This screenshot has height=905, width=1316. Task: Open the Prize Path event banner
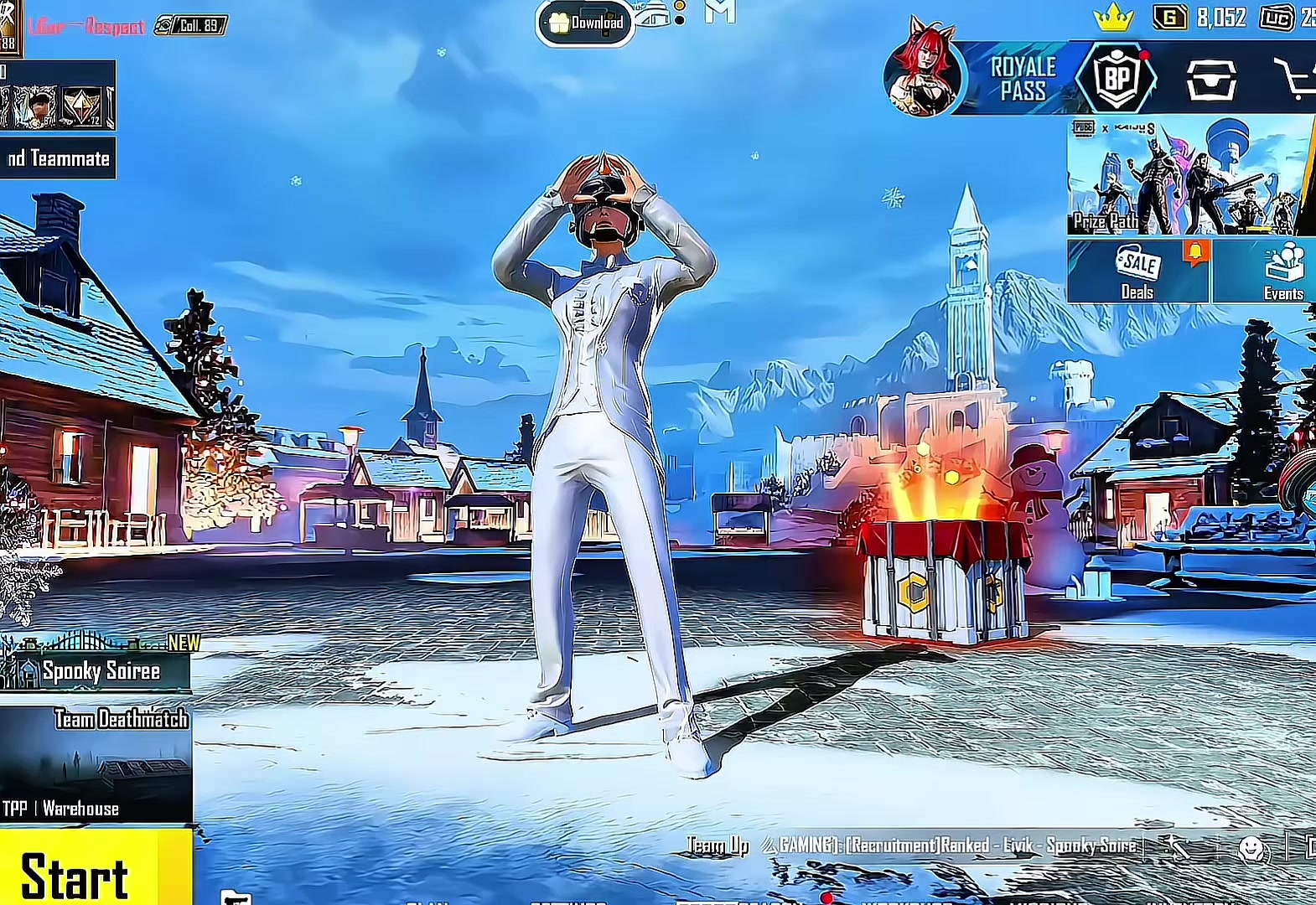pos(1190,178)
